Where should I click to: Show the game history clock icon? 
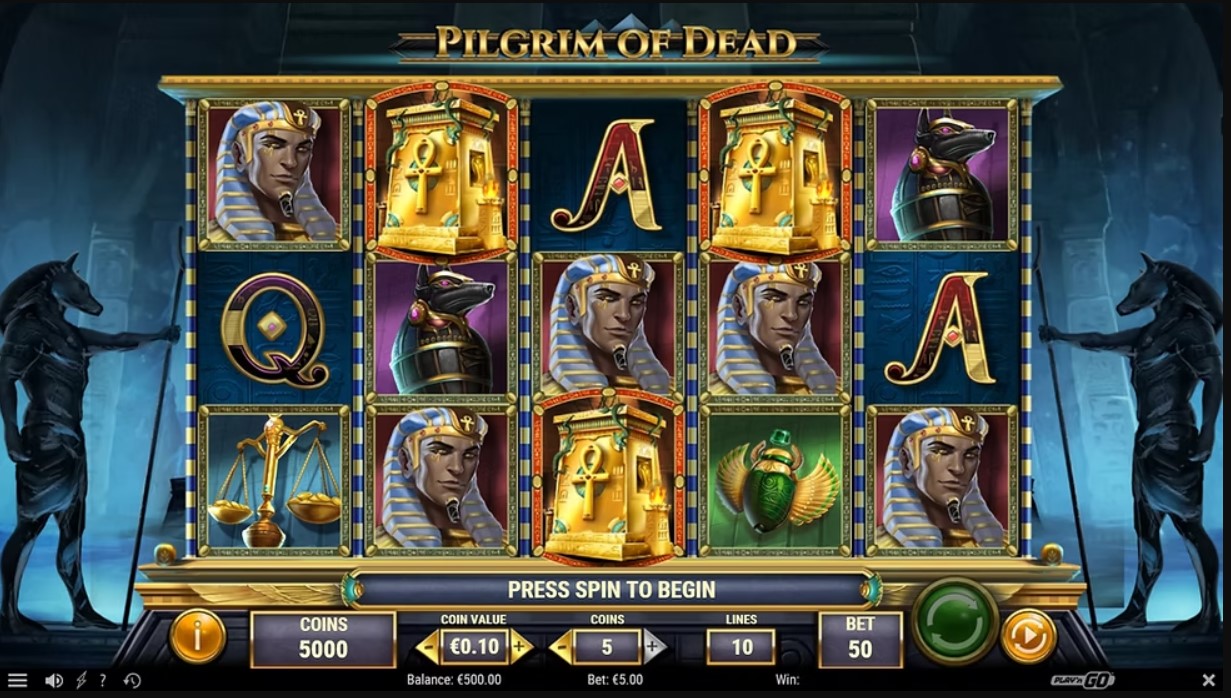coord(132,681)
